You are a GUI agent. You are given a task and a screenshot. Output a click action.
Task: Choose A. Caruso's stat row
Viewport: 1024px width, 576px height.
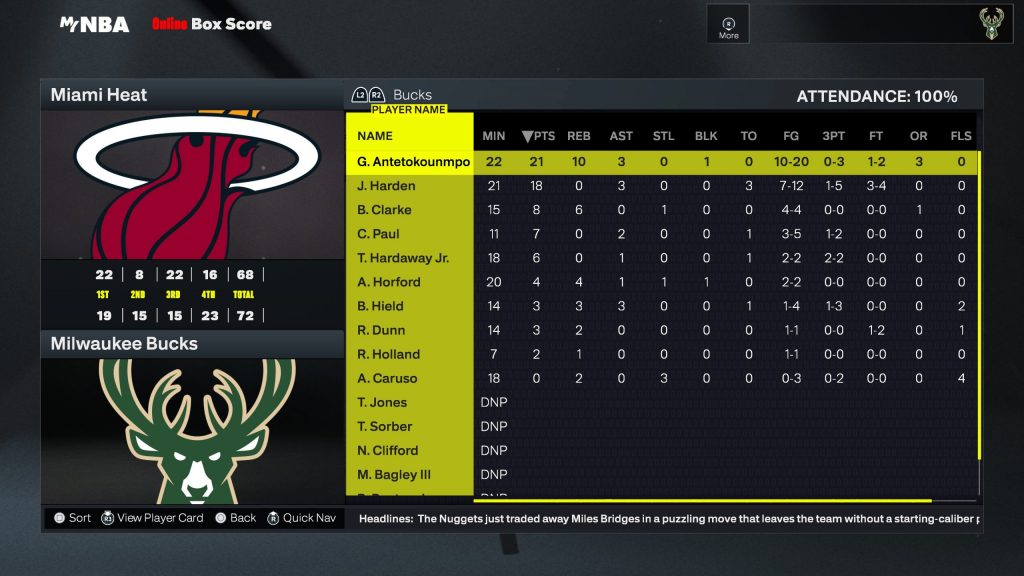[x=387, y=378]
